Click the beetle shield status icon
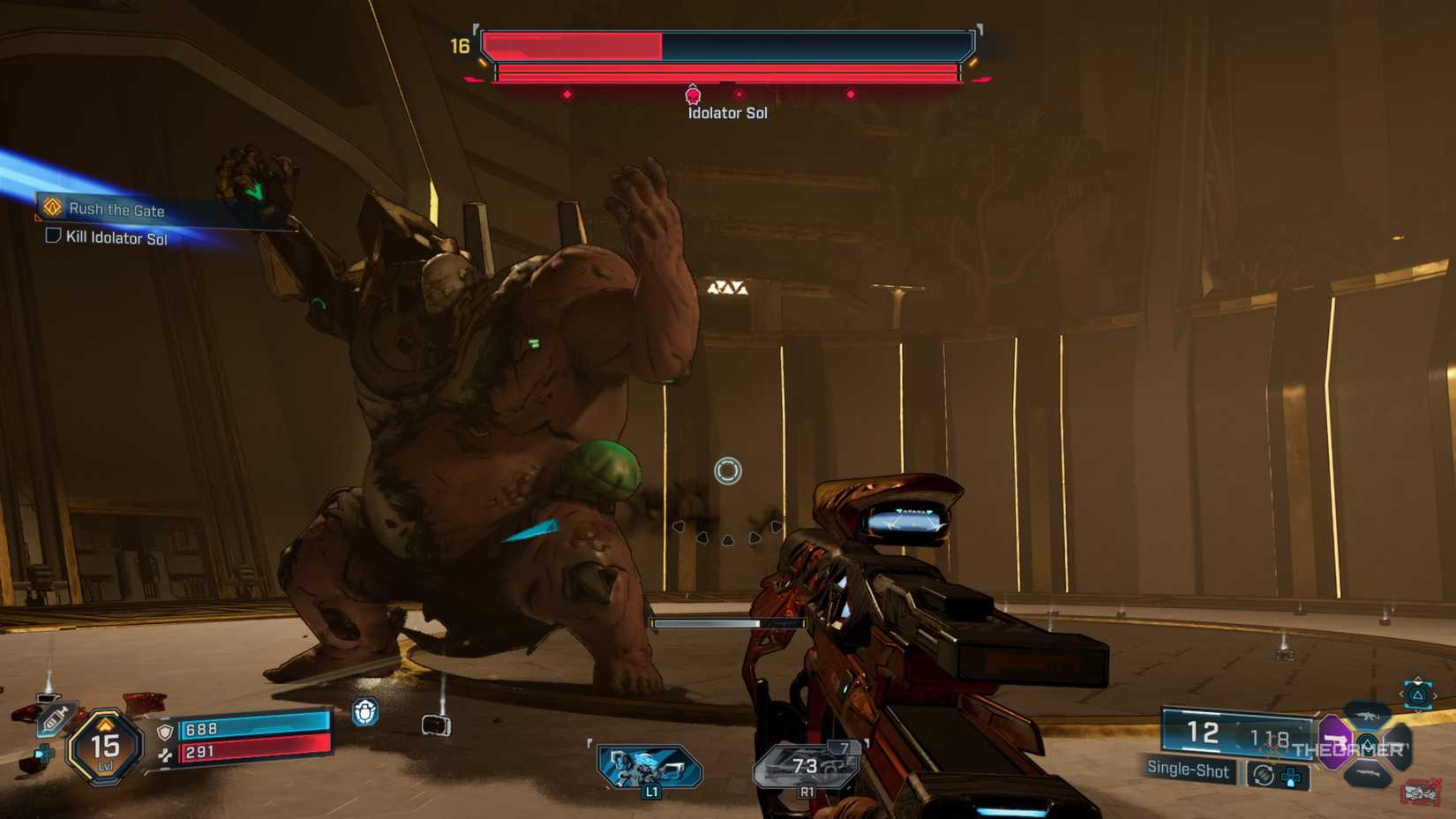 (365, 711)
